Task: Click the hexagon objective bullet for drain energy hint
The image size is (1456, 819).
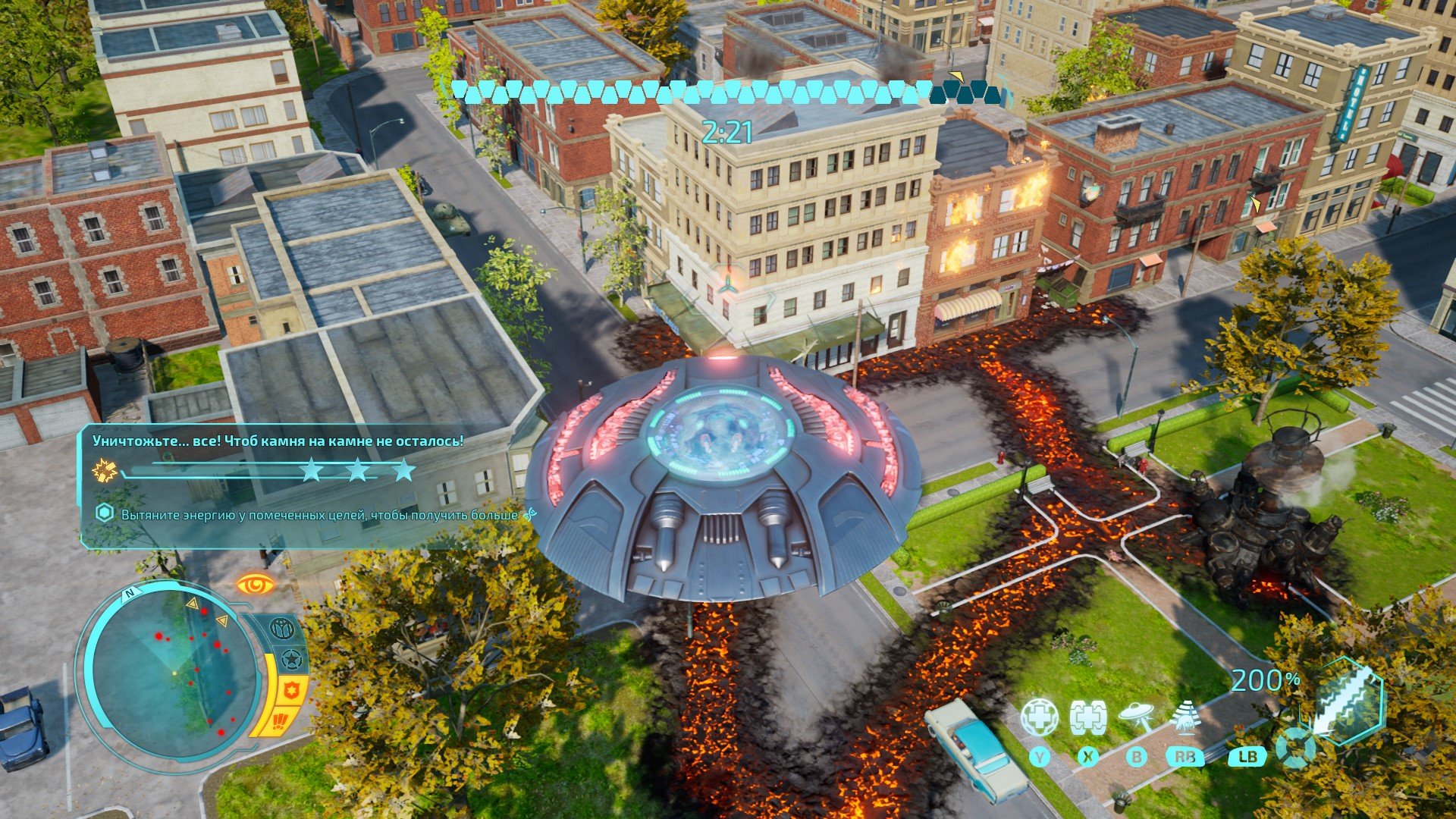Action: [105, 513]
